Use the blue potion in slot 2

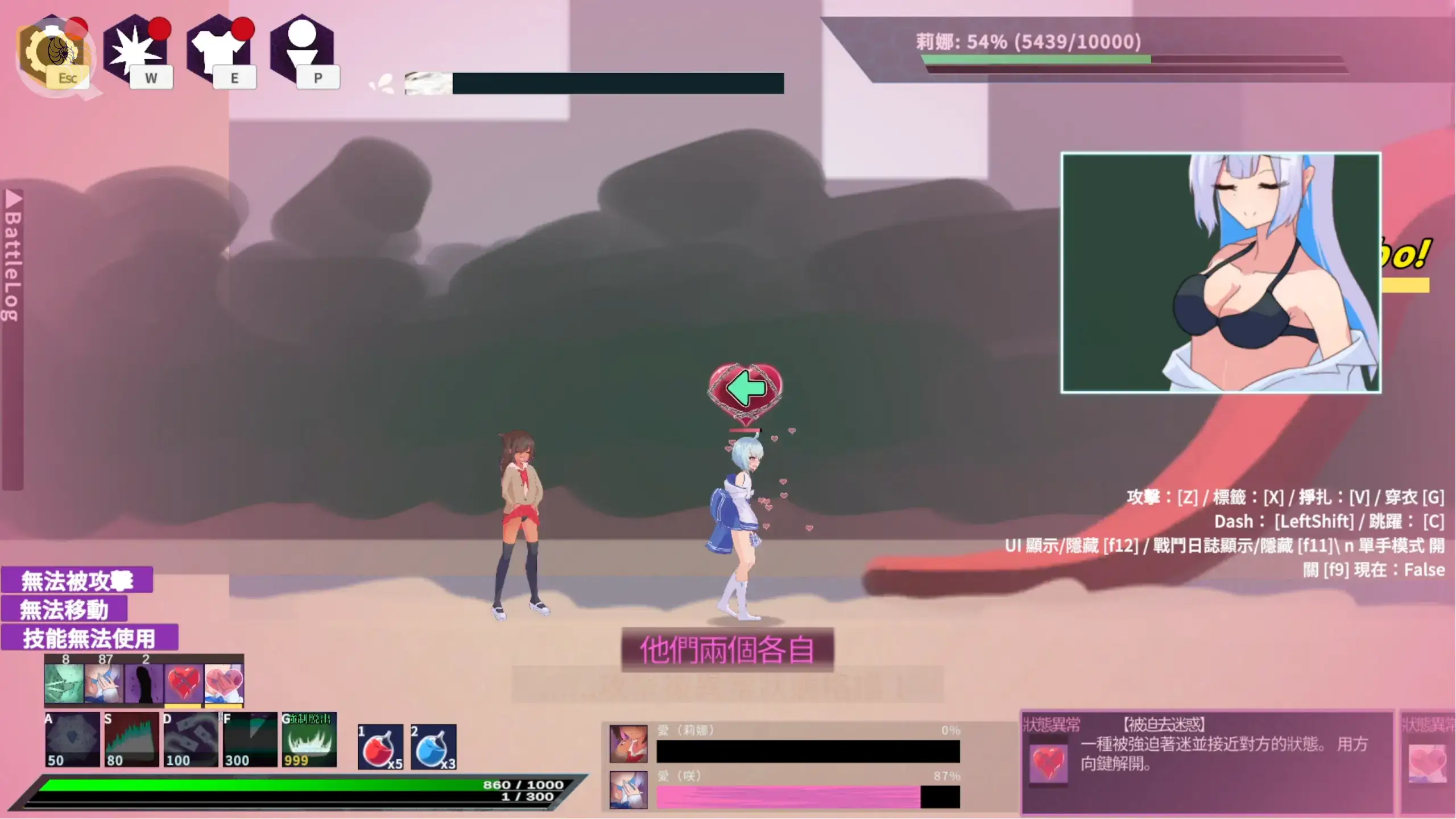click(x=433, y=747)
